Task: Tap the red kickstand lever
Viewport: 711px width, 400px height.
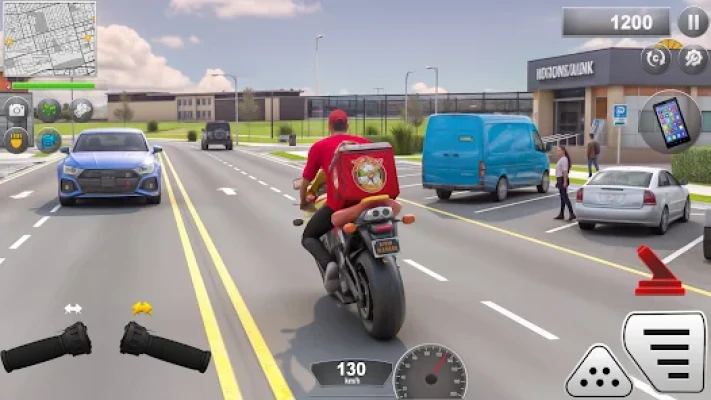Action: click(x=659, y=272)
